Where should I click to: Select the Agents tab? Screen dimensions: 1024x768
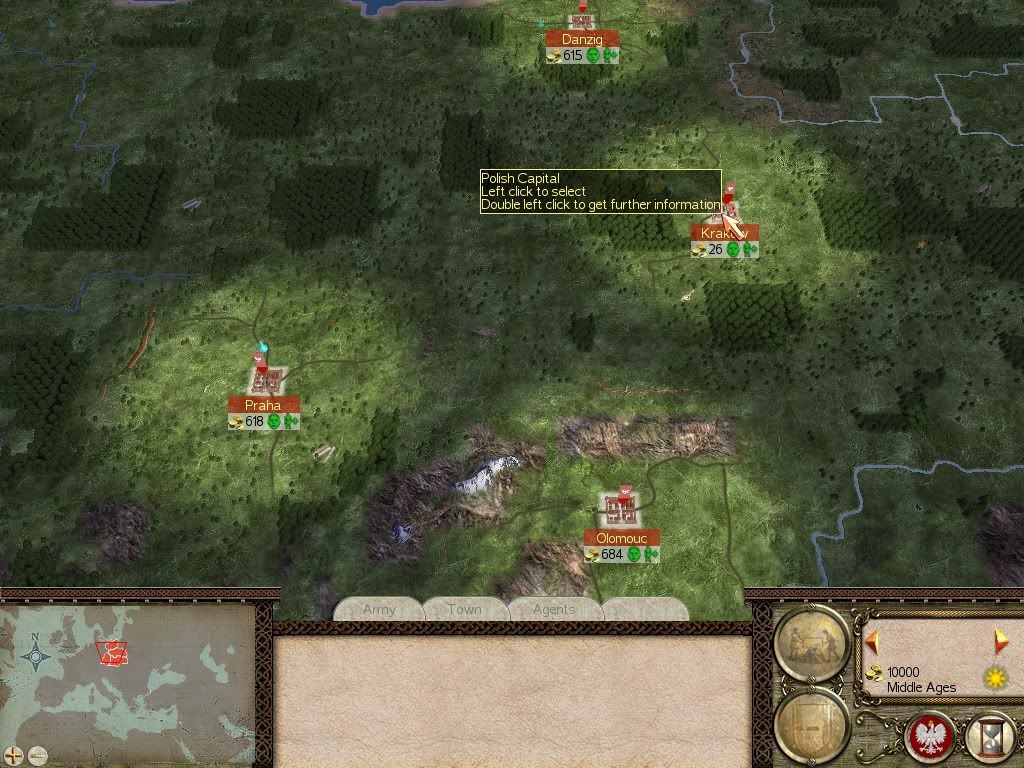tap(553, 609)
